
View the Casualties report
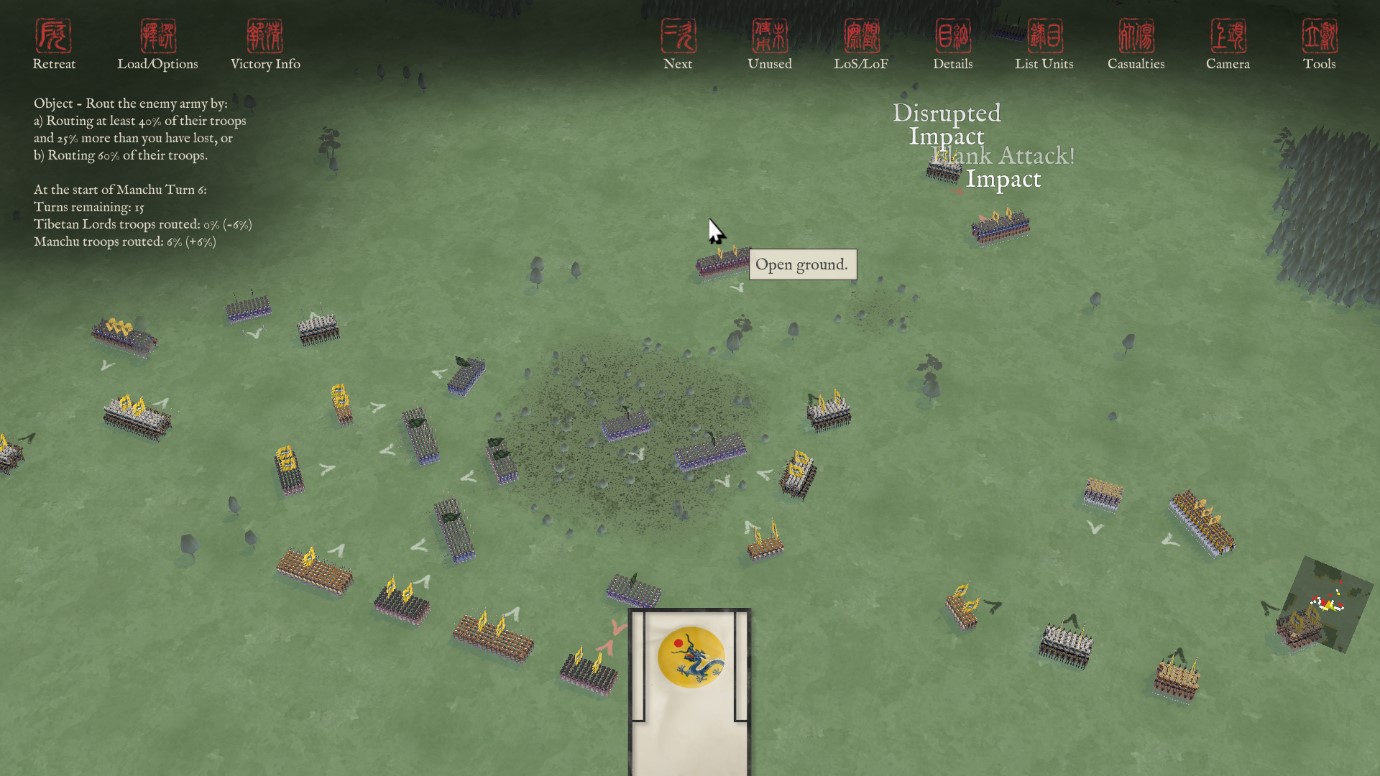click(1136, 45)
